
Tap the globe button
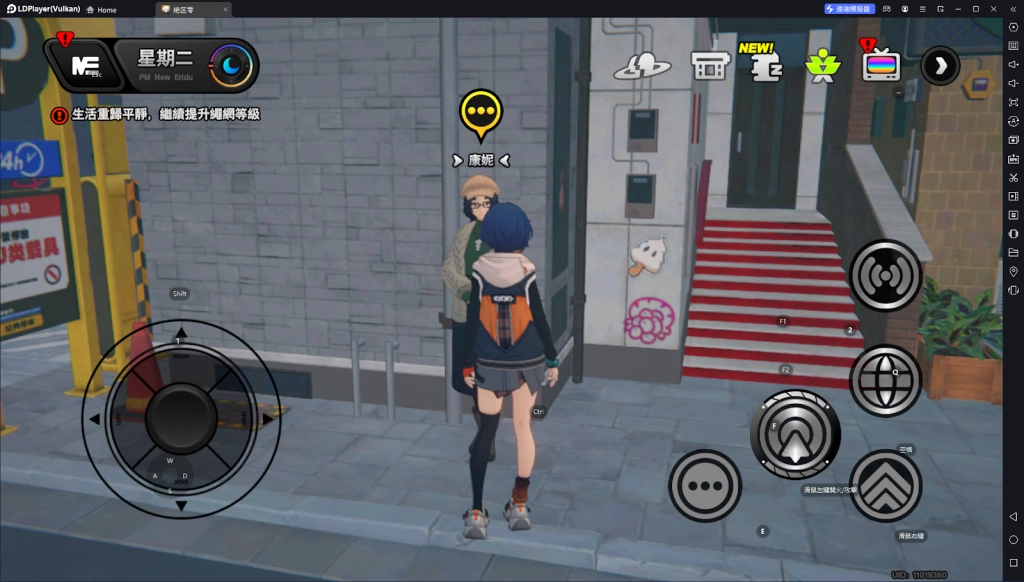[x=885, y=380]
